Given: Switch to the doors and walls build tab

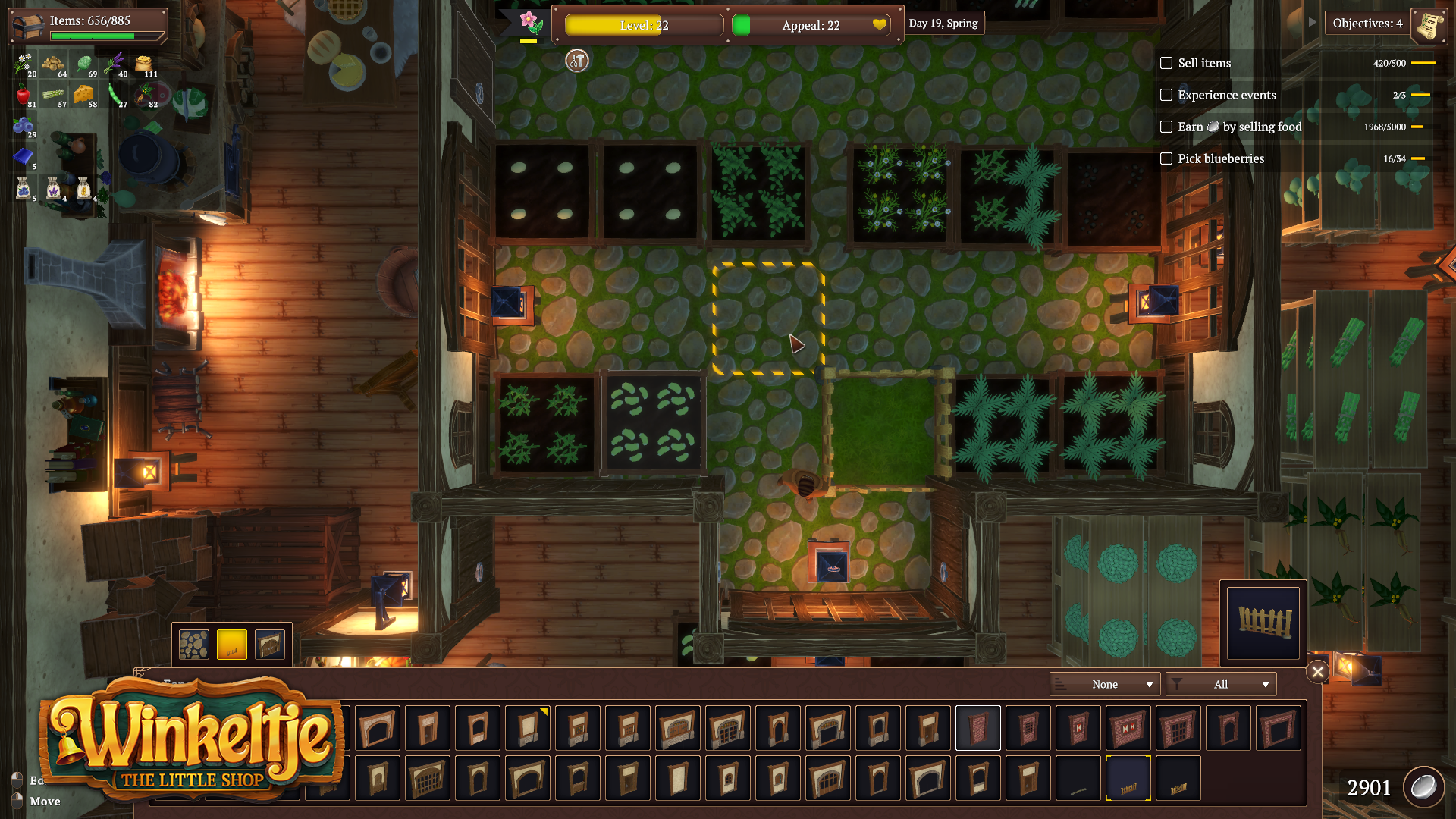Looking at the screenshot, I should (x=270, y=643).
